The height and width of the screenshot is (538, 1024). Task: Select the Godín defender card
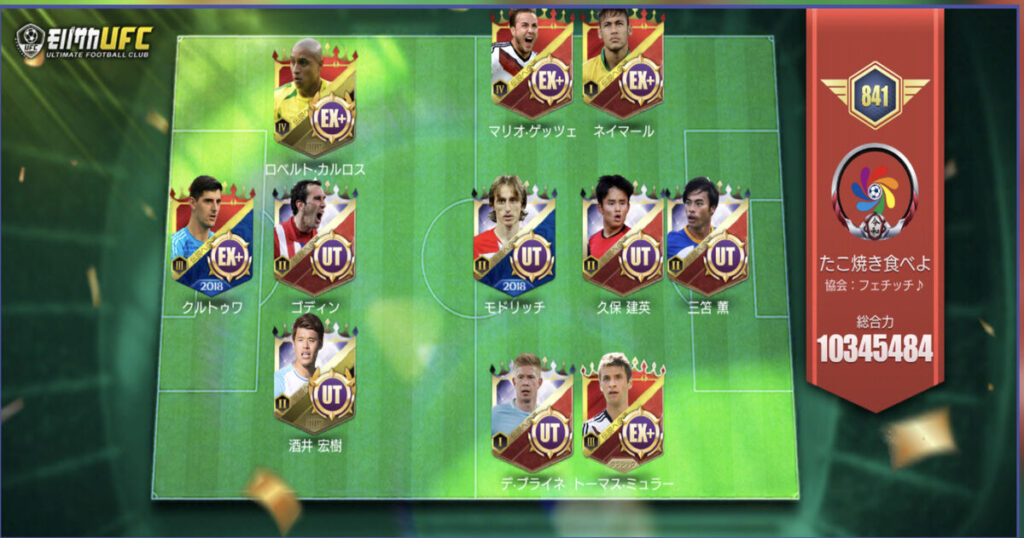[314, 238]
